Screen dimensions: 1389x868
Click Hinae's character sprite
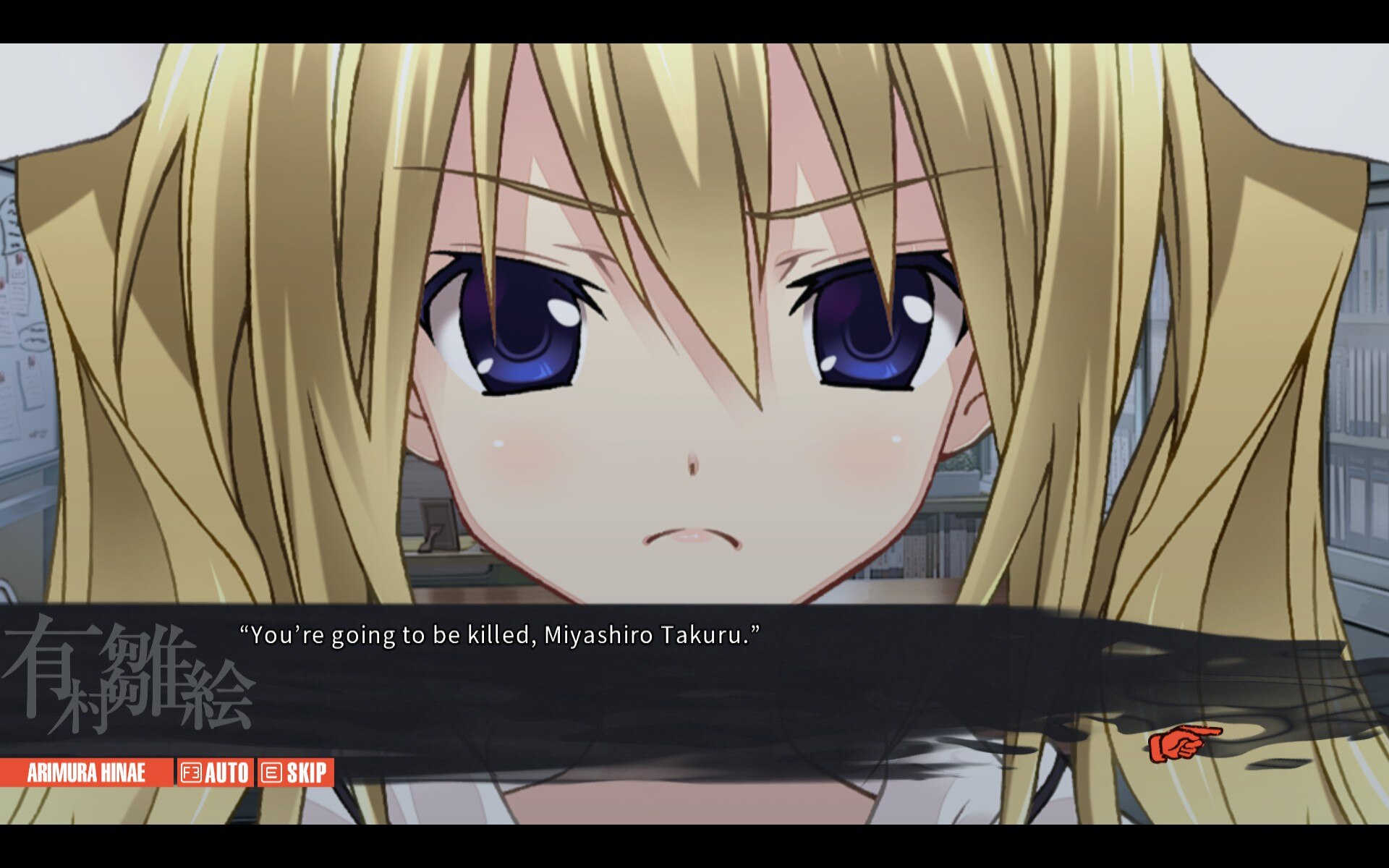pyautogui.click(x=694, y=325)
